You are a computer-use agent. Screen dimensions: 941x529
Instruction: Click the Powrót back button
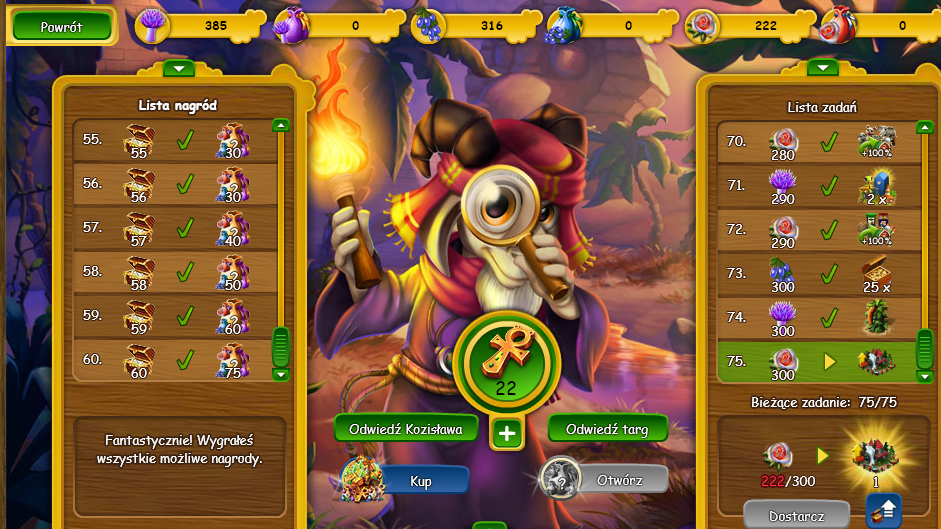tap(61, 27)
